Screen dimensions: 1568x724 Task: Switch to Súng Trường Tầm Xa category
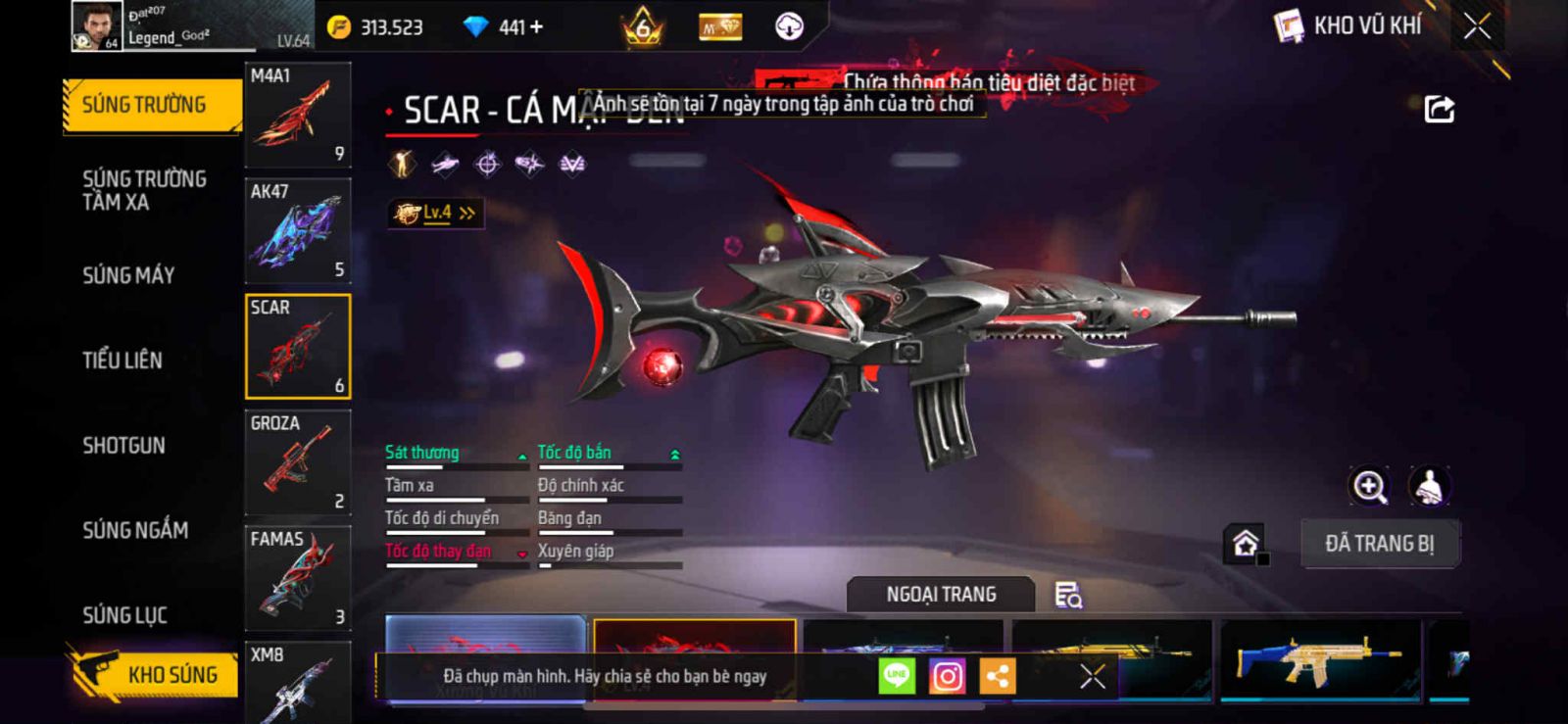pos(144,190)
